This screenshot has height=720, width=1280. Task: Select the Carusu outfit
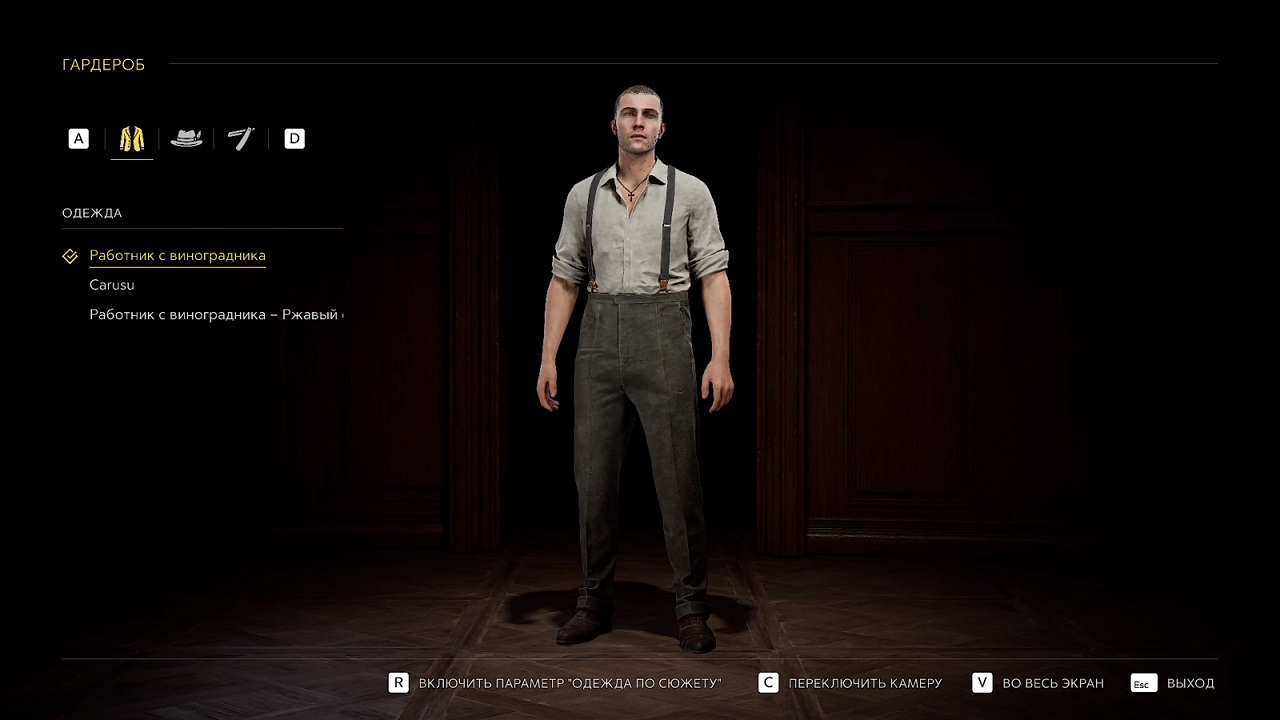coord(112,285)
